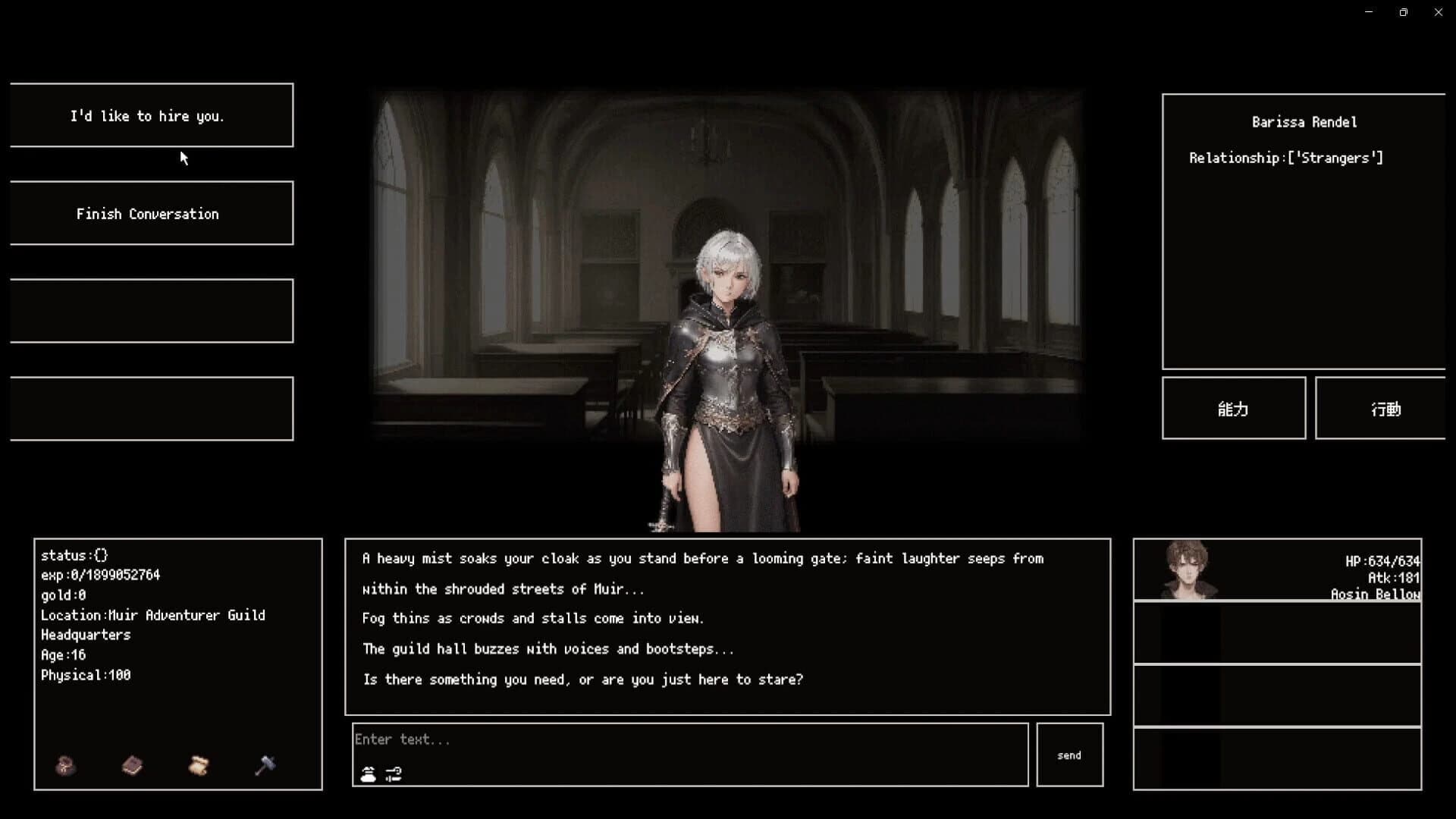Click the Location: Muir Adventurer Guild text
This screenshot has height=819, width=1456.
[153, 615]
